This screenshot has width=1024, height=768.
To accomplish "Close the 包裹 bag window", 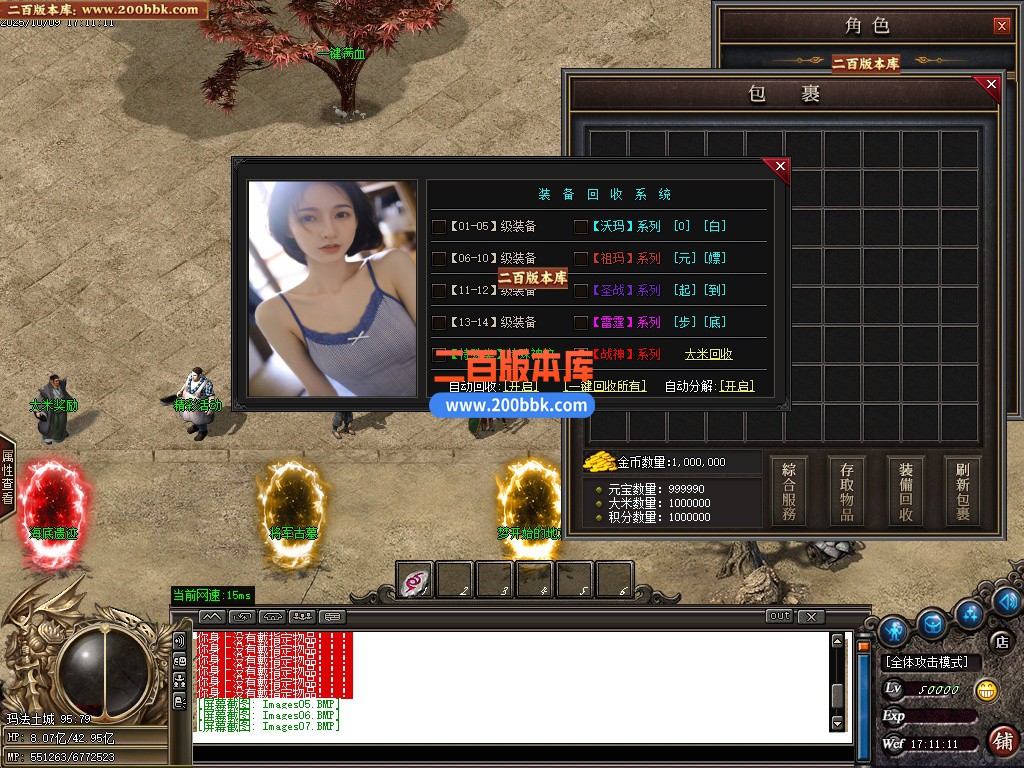I will (x=991, y=85).
